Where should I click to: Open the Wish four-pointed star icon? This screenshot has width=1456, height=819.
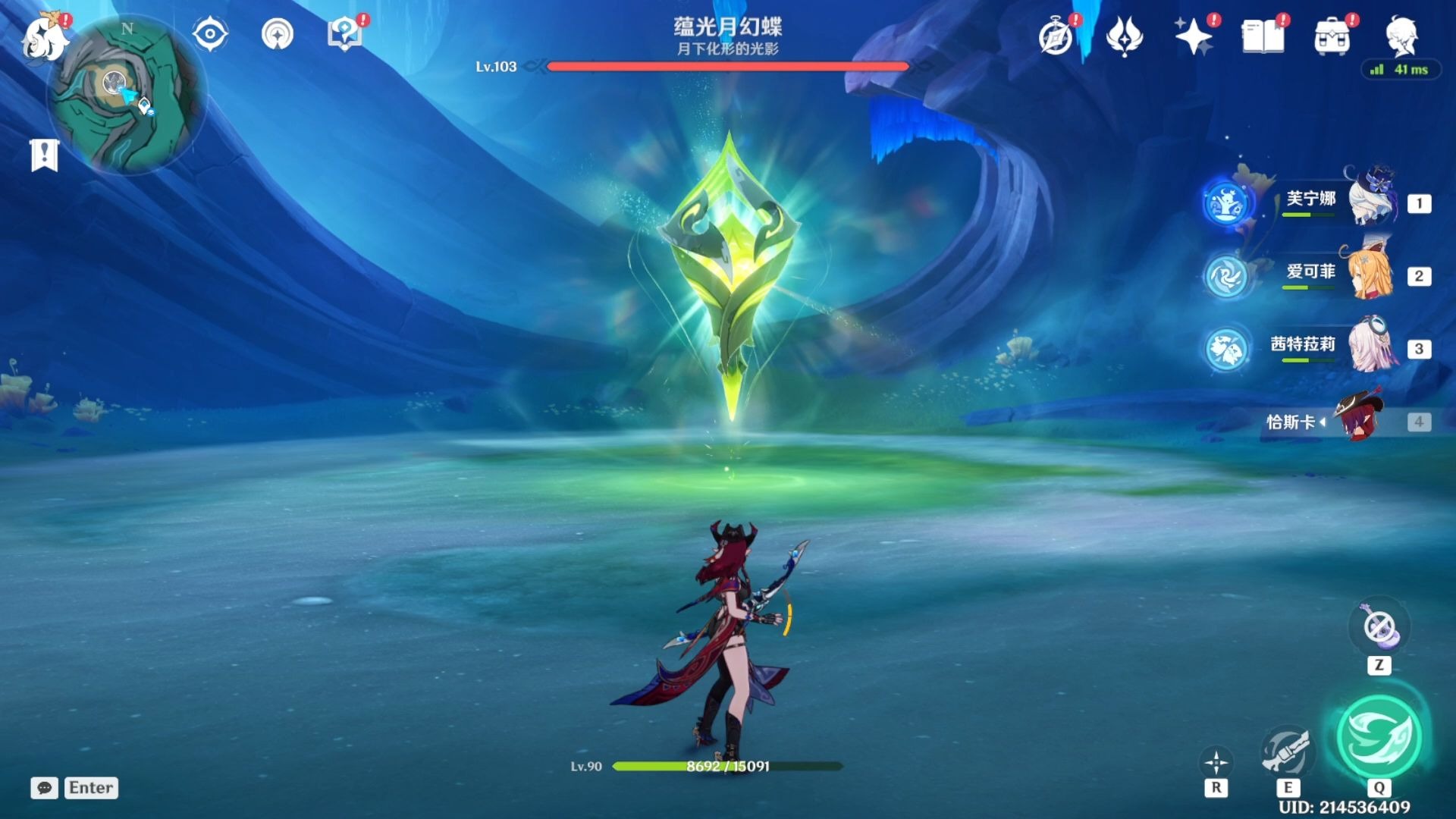coord(1194,36)
